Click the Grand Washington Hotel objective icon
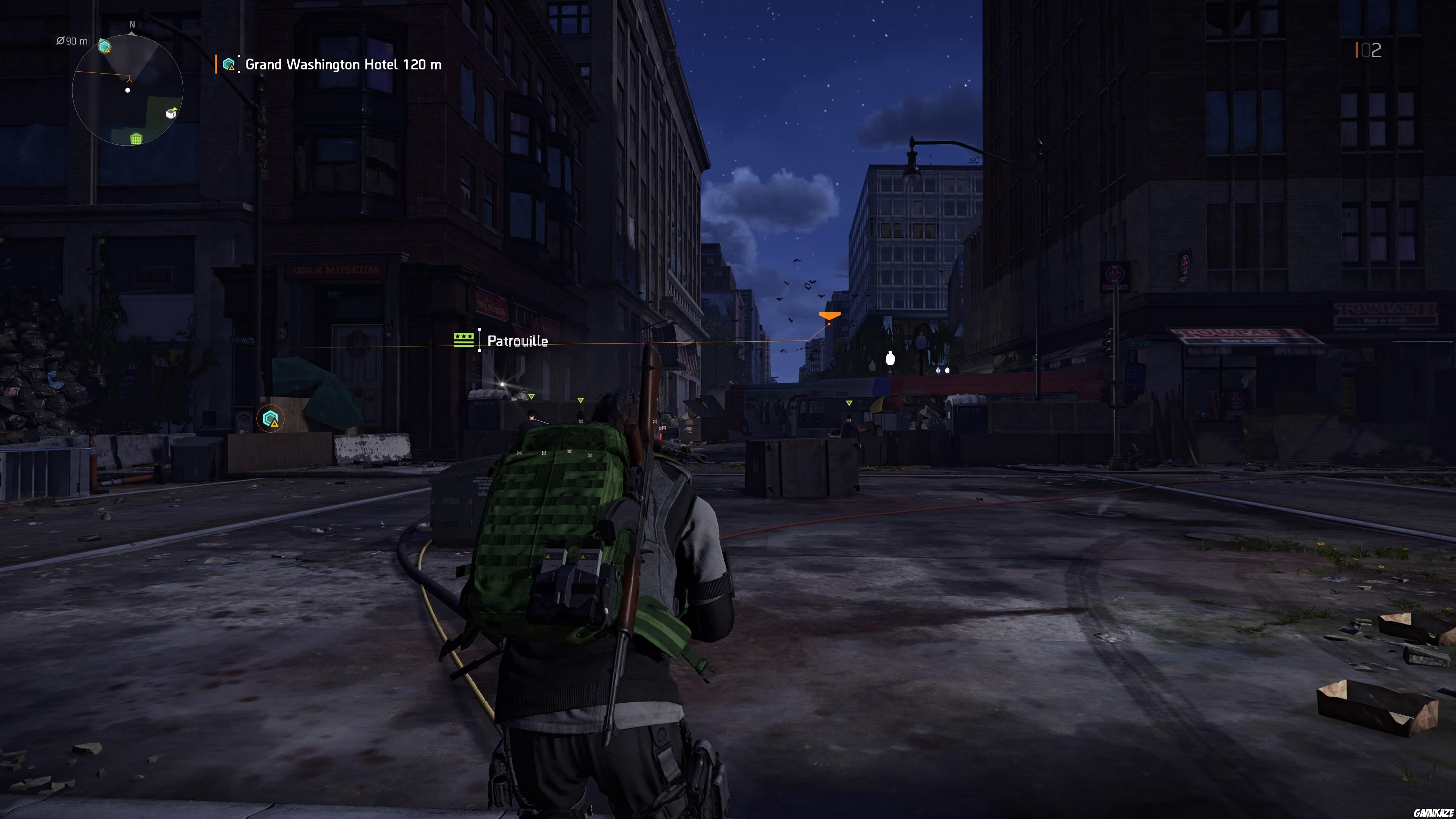The height and width of the screenshot is (819, 1456). 228,64
